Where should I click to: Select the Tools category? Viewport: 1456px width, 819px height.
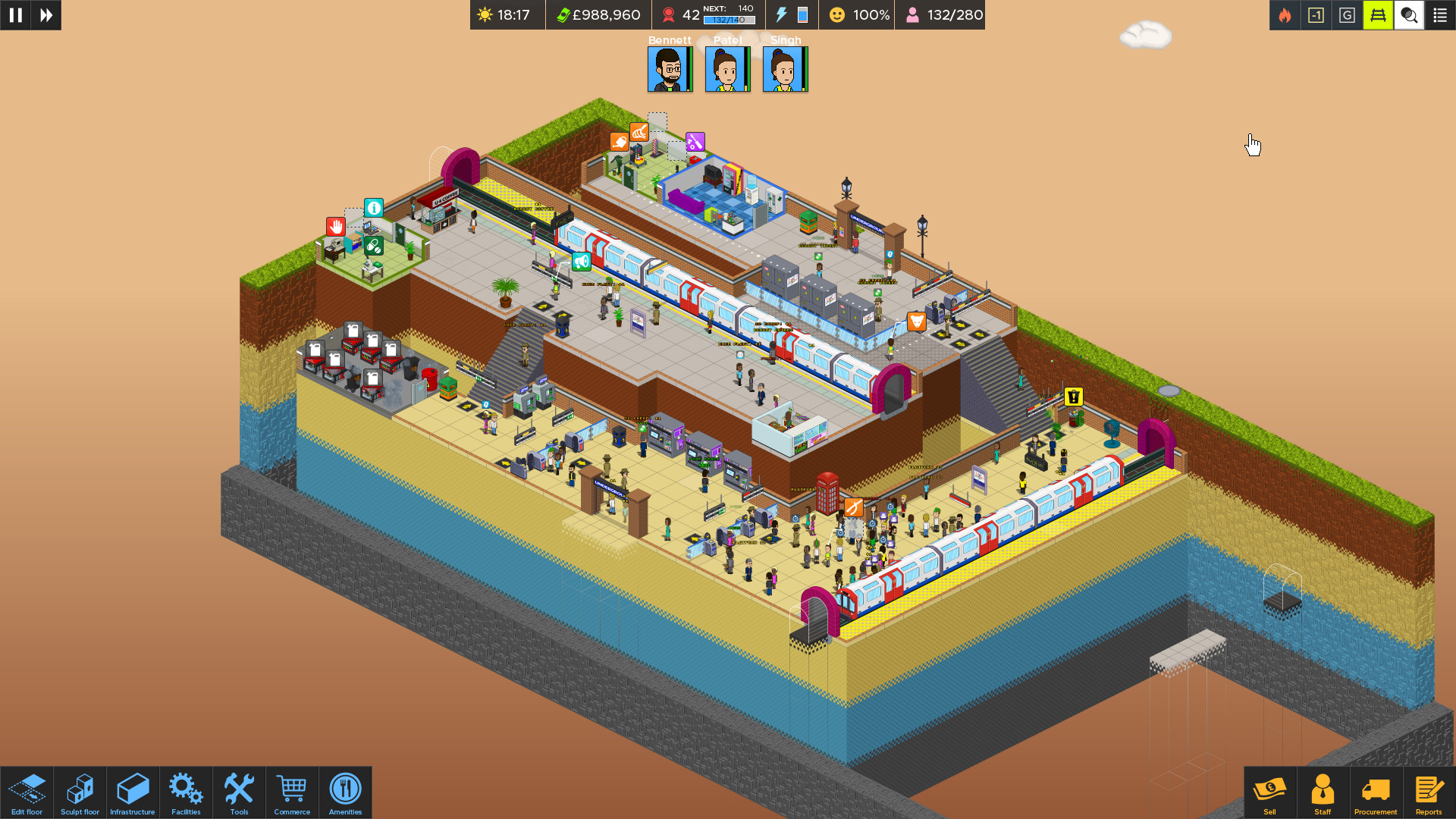coord(239,792)
